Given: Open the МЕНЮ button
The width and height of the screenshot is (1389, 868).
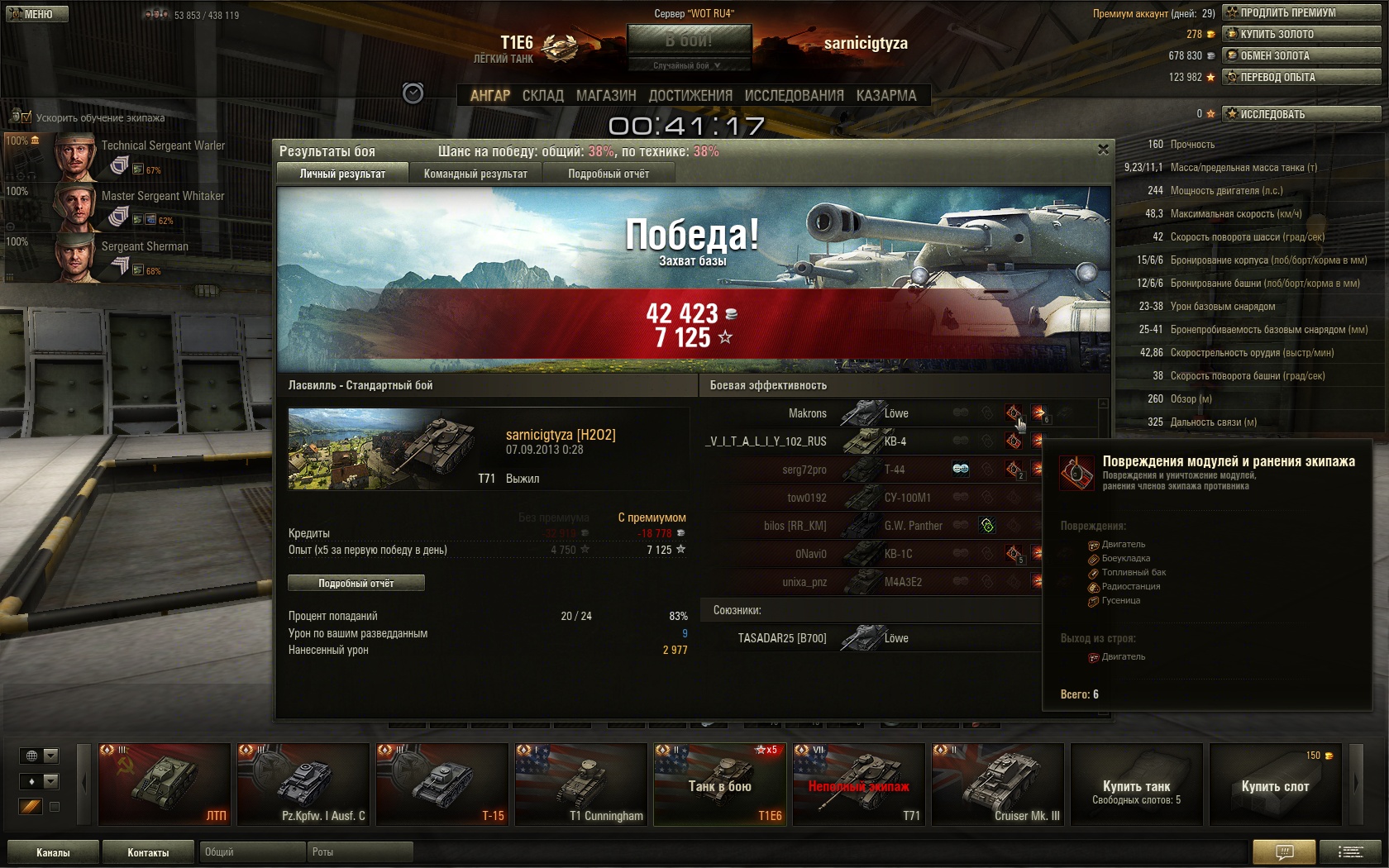Looking at the screenshot, I should tap(37, 14).
